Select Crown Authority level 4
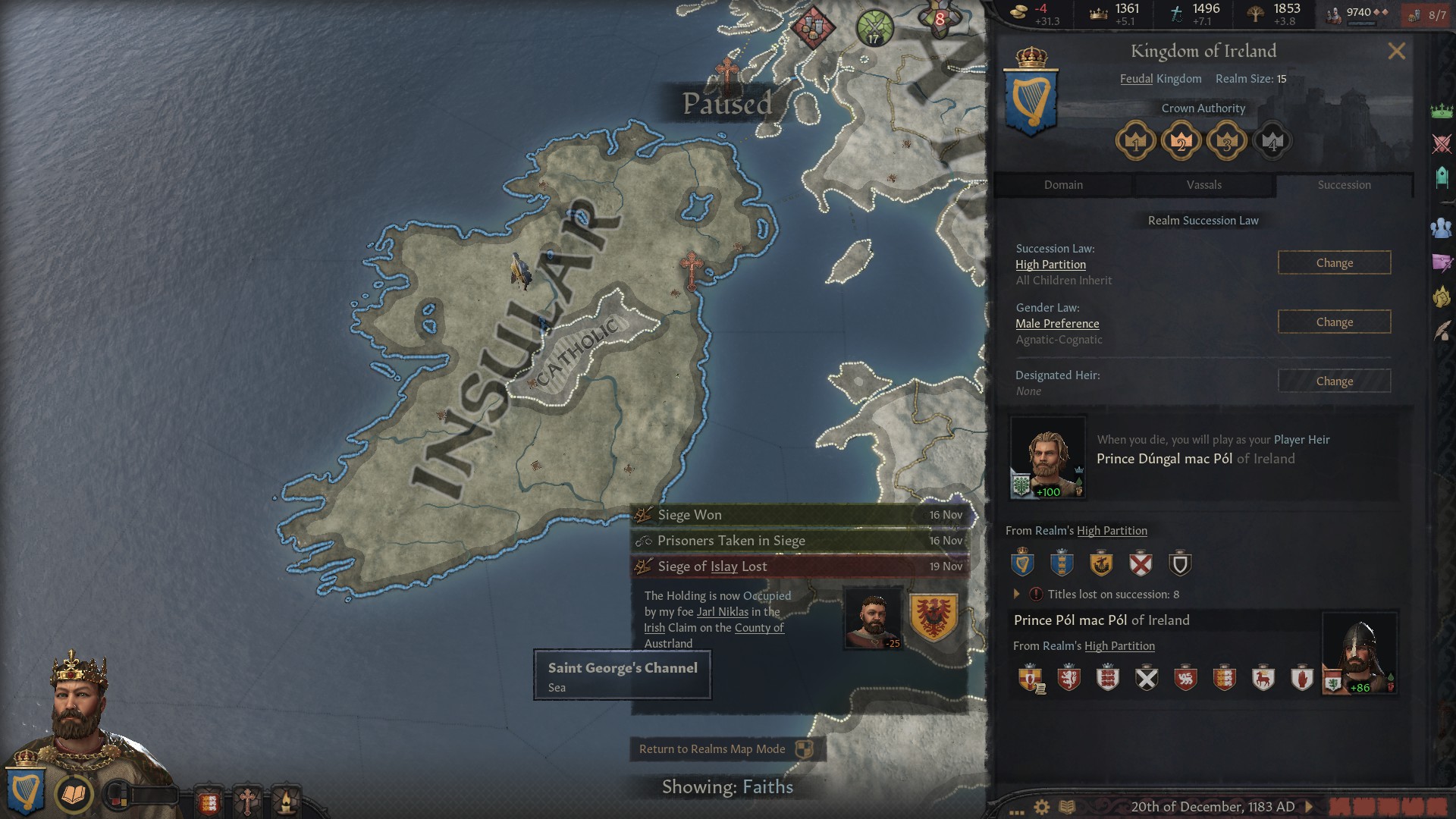The height and width of the screenshot is (819, 1456). coord(1272,140)
